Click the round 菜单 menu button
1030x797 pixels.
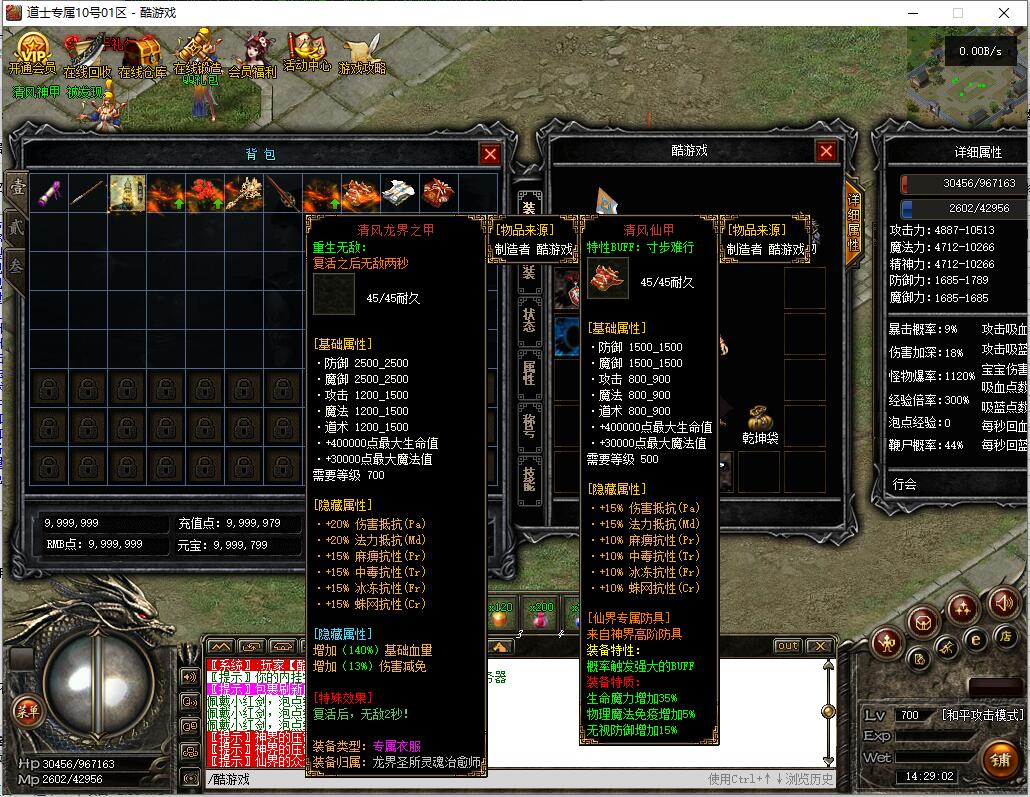[27, 712]
